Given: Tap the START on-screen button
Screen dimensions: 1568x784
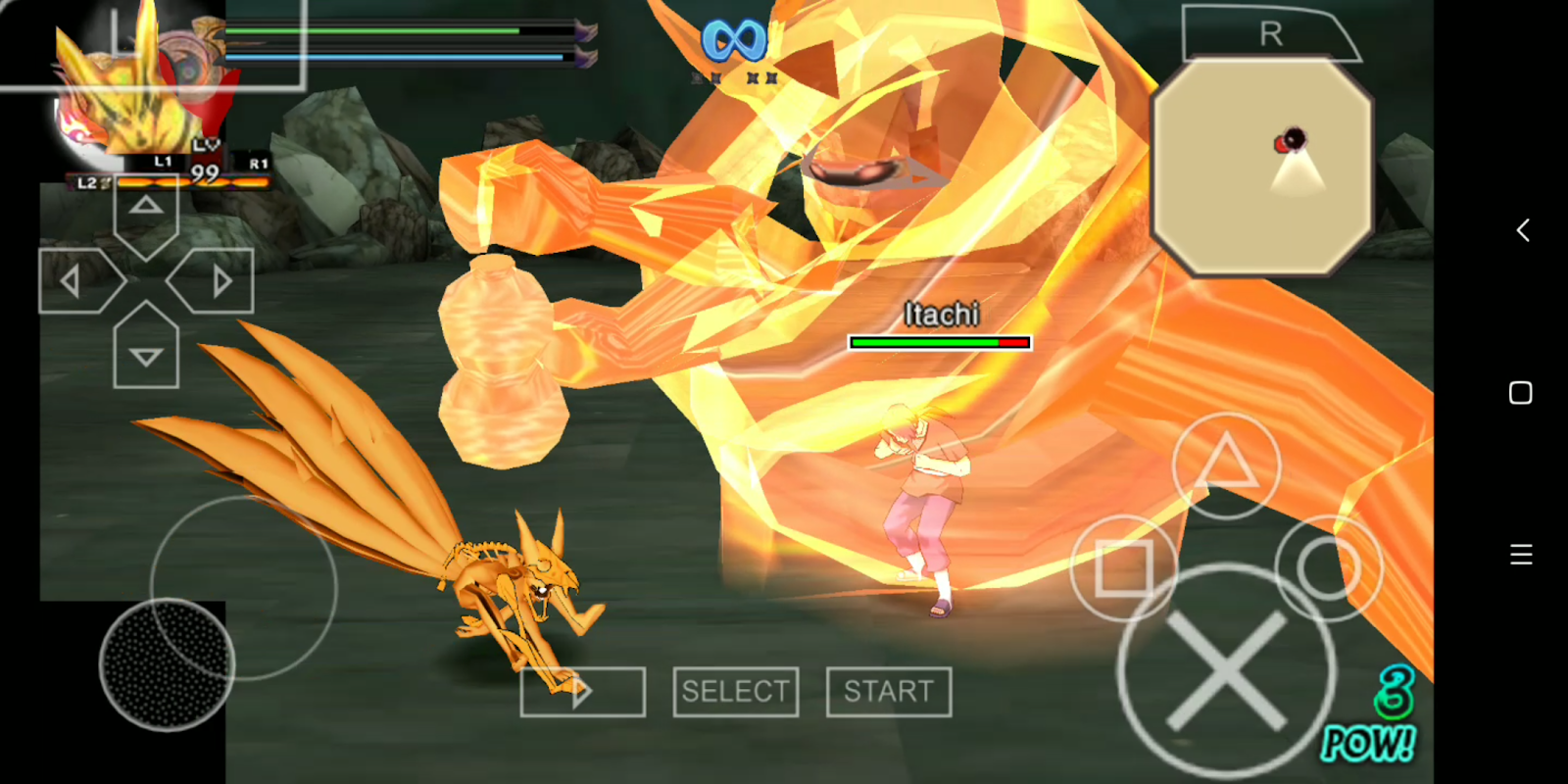Looking at the screenshot, I should tap(888, 691).
